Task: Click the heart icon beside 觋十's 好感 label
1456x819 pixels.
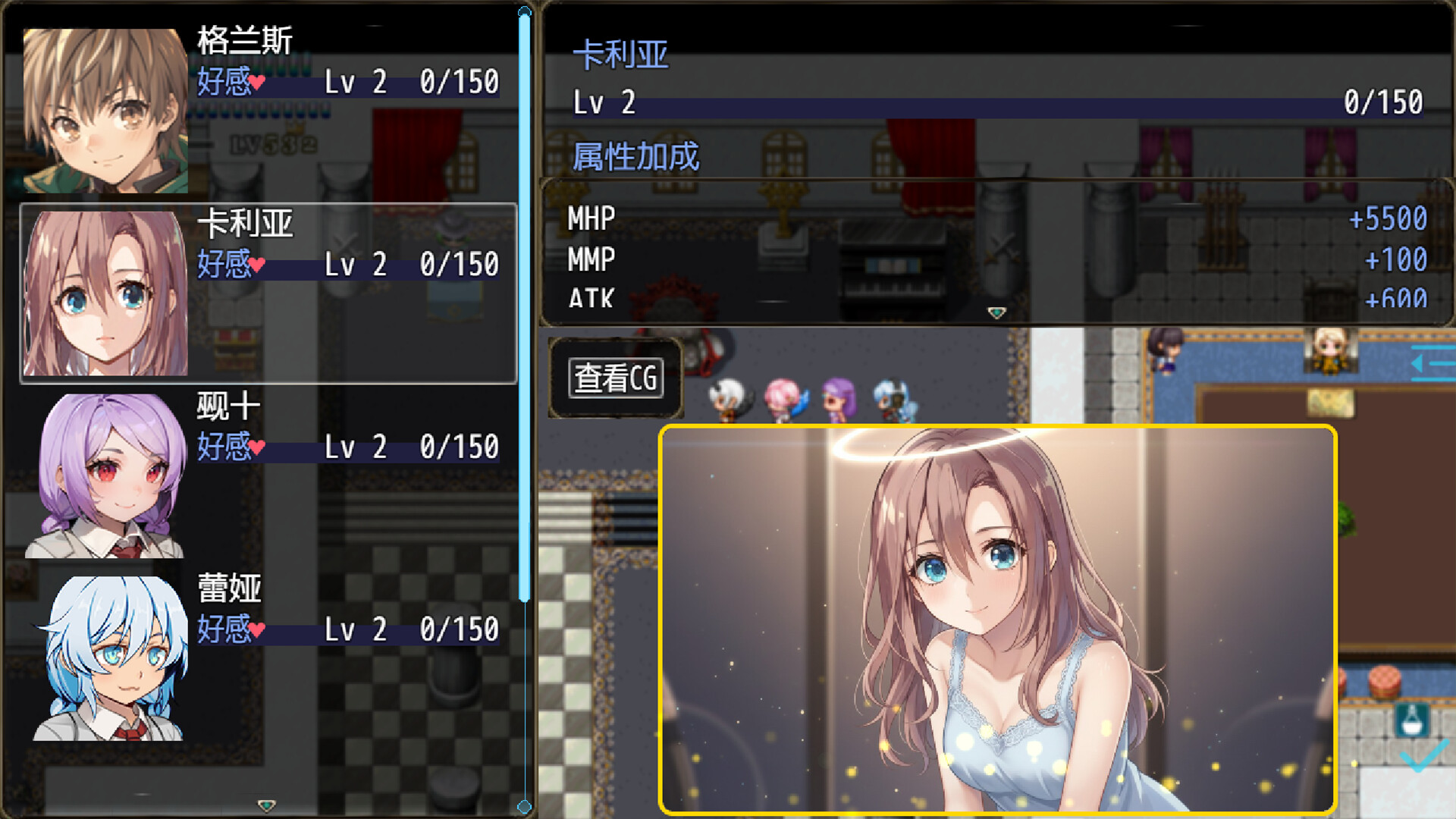Action: point(258,446)
